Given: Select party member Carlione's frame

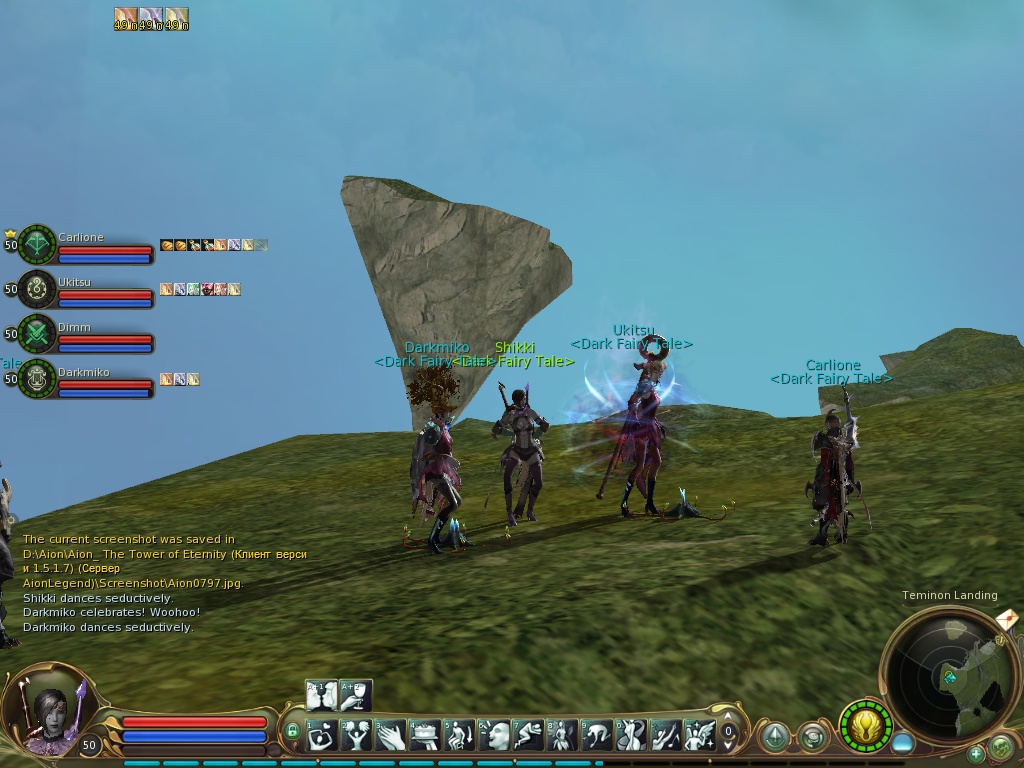Looking at the screenshot, I should (38, 245).
